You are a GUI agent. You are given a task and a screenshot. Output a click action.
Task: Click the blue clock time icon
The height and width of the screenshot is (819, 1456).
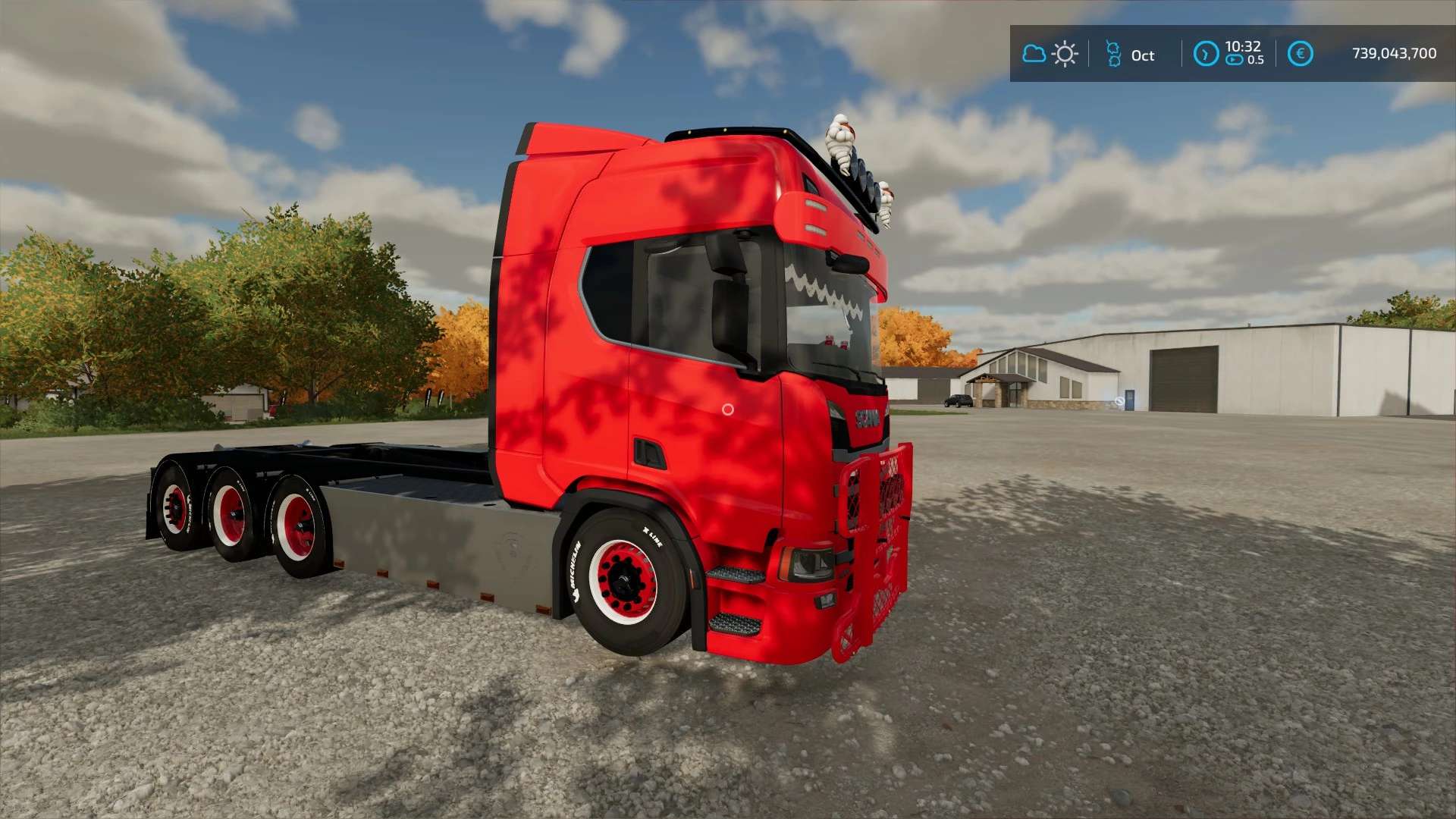pyautogui.click(x=1206, y=54)
